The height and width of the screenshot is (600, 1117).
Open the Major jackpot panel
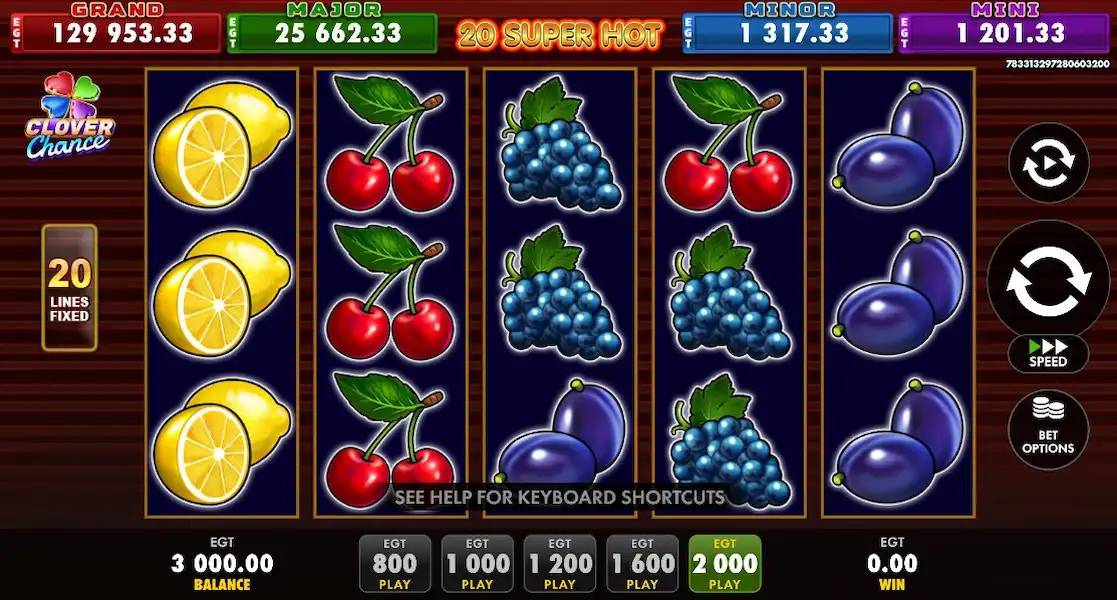331,31
